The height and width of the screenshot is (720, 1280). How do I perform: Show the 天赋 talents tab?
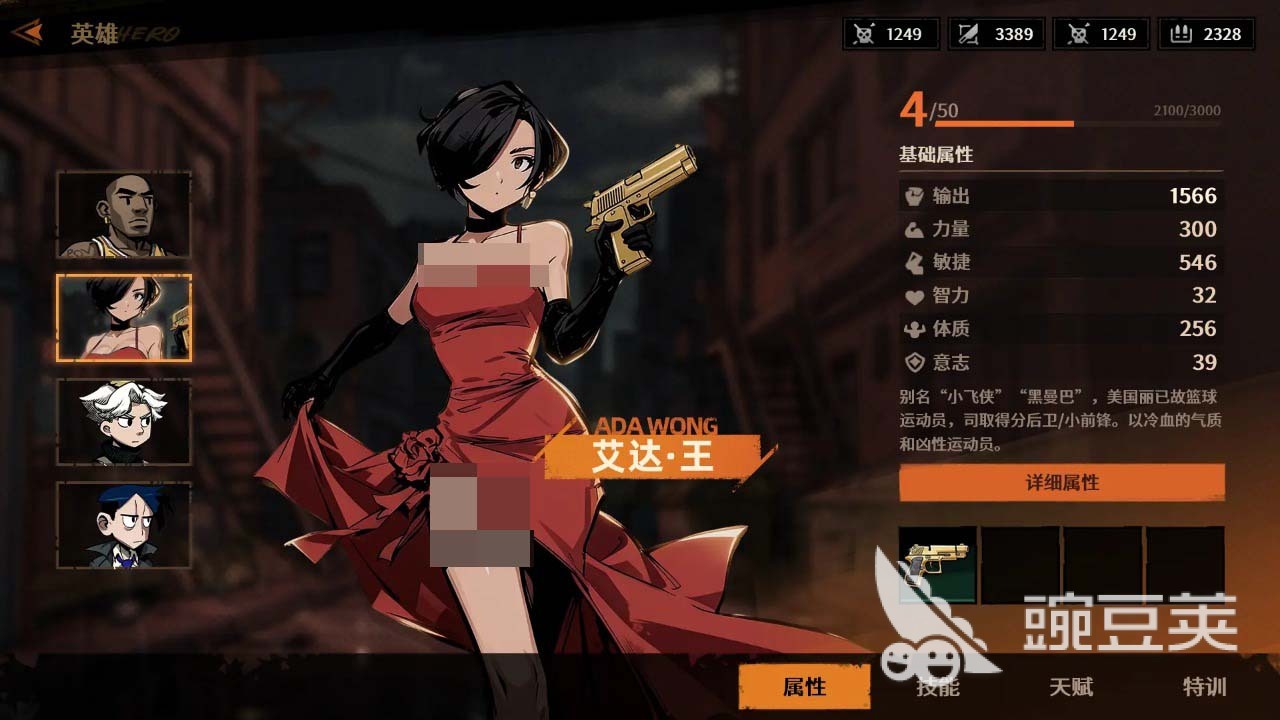(1070, 687)
